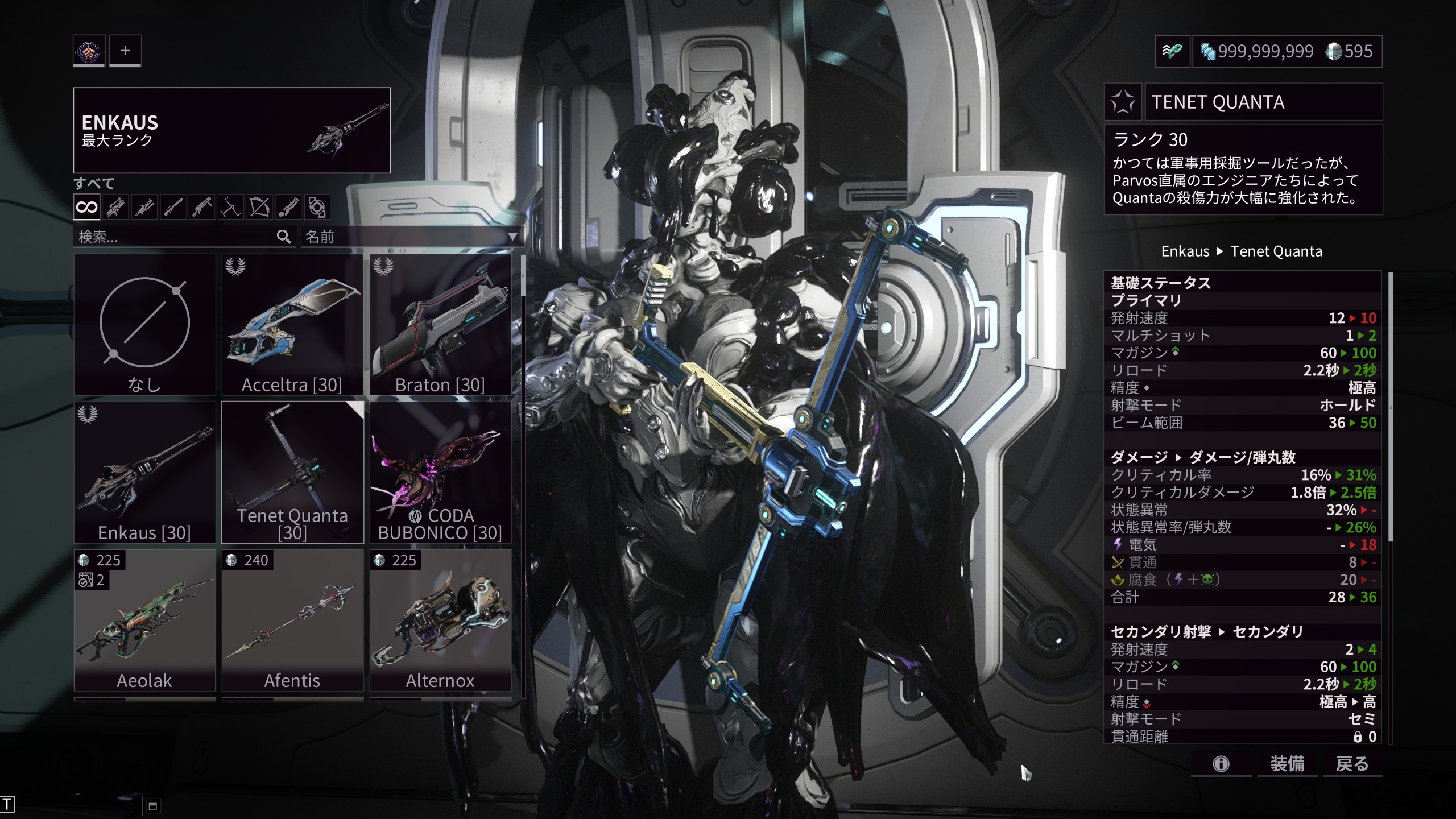The image size is (1456, 819).
Task: Select the Acceltra [30] weapon tile
Action: pos(292,325)
